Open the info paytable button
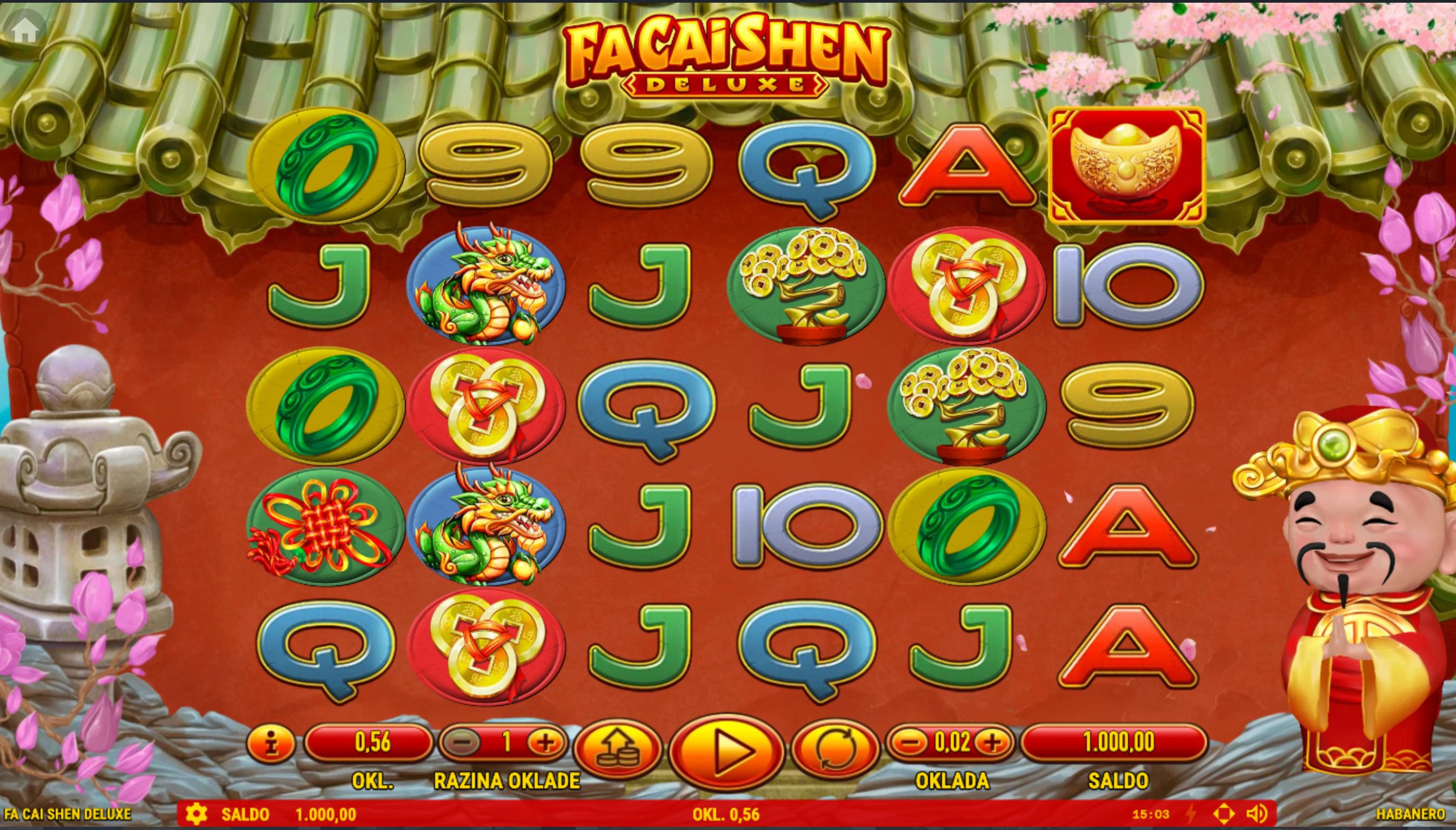 coord(271,744)
